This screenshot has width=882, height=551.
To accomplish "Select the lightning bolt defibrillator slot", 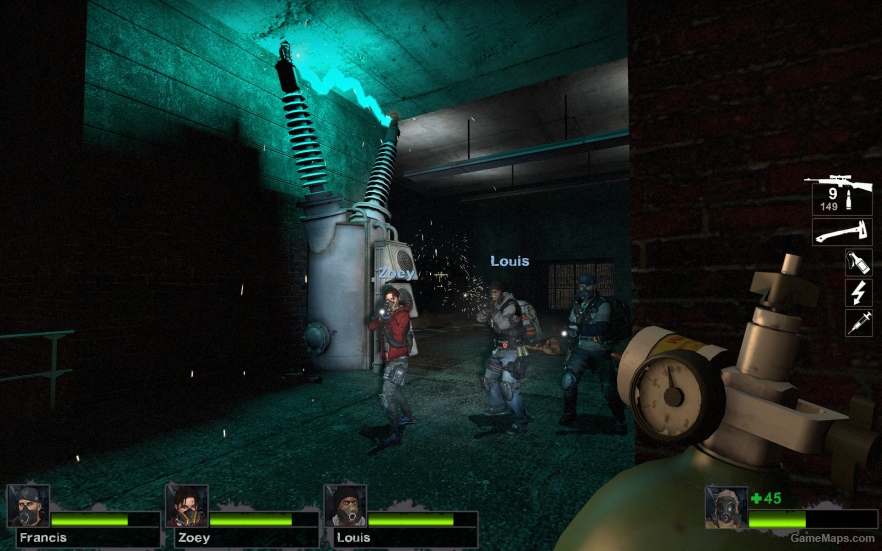I will point(858,293).
